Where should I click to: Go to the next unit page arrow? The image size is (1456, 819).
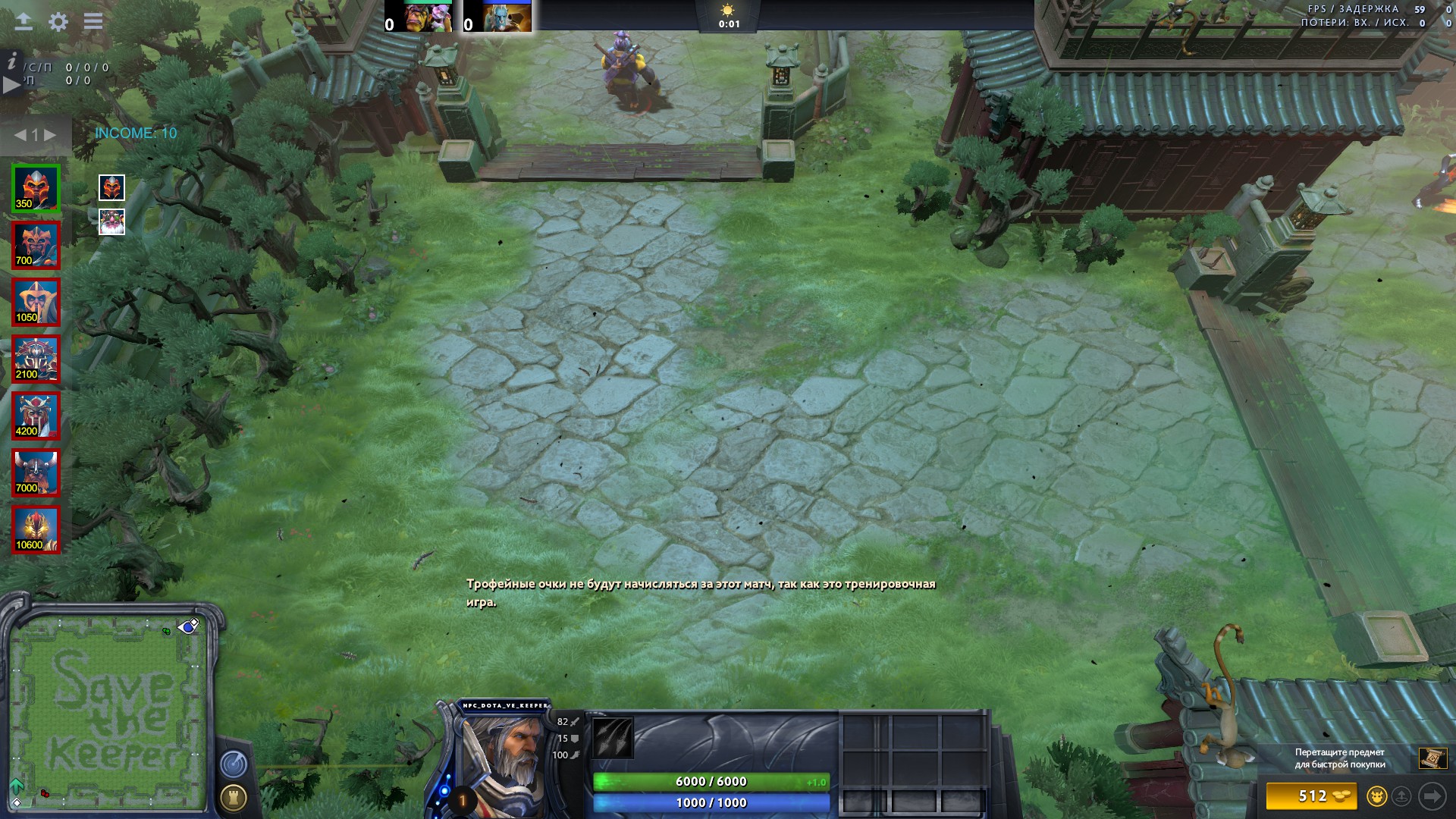(x=50, y=135)
